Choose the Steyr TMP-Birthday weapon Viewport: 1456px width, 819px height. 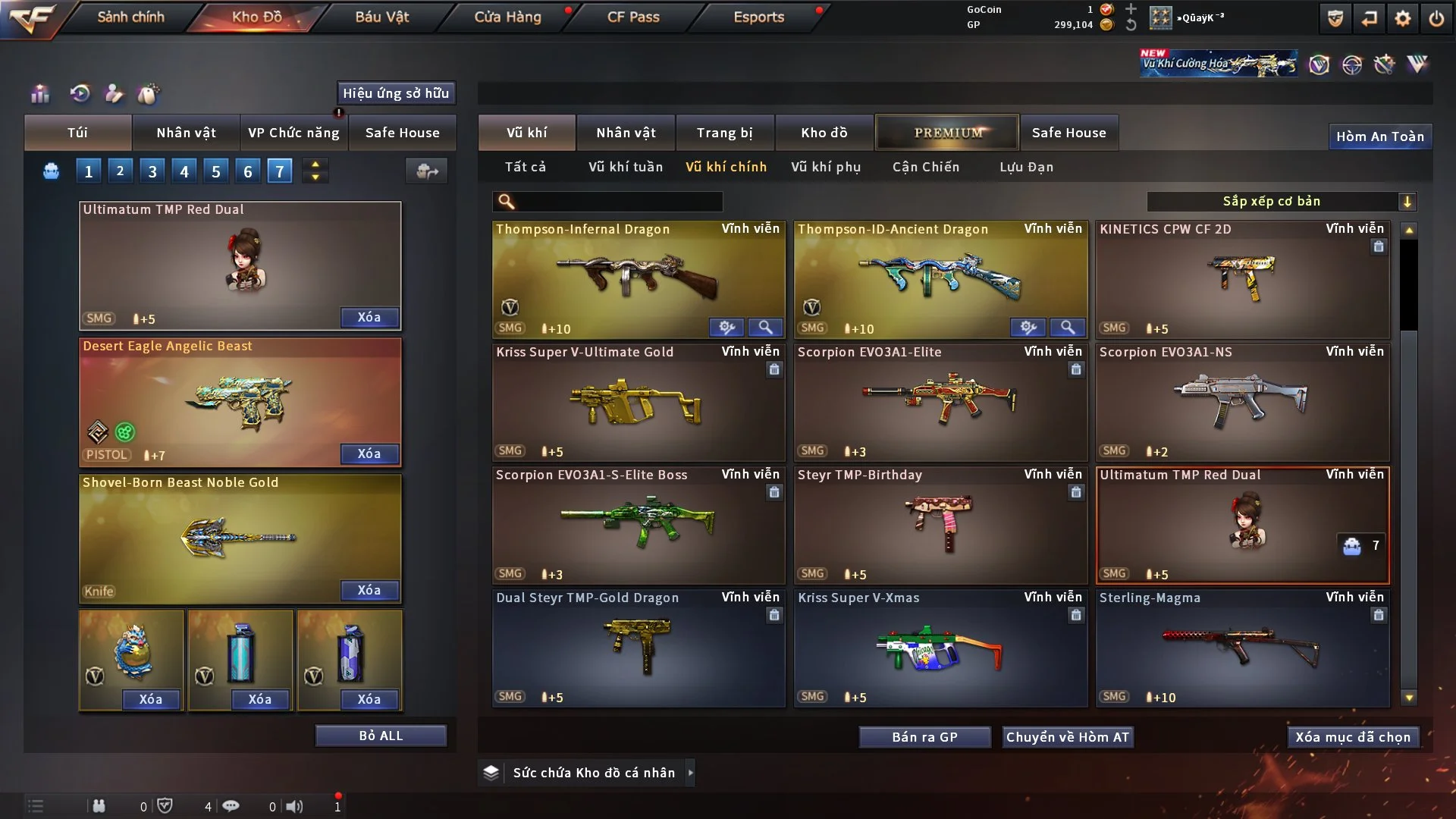click(940, 526)
